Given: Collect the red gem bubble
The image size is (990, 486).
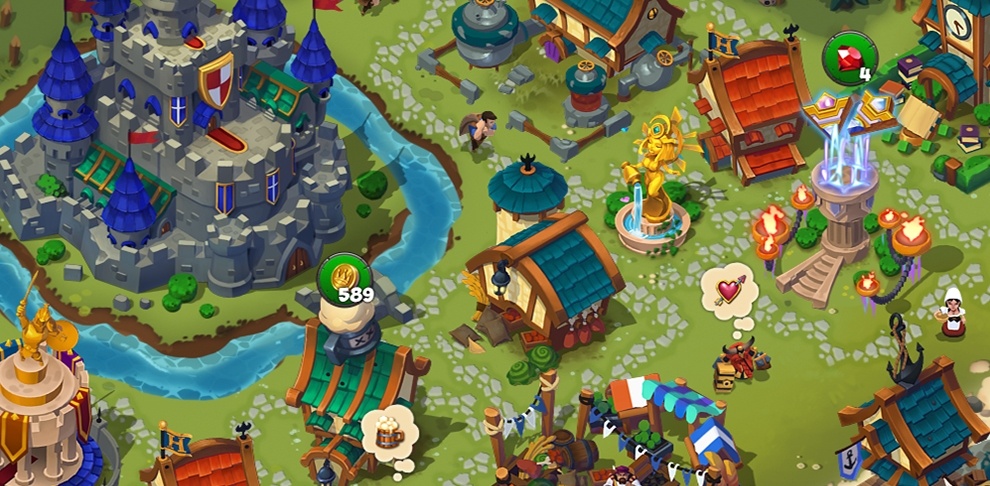Looking at the screenshot, I should click(849, 58).
